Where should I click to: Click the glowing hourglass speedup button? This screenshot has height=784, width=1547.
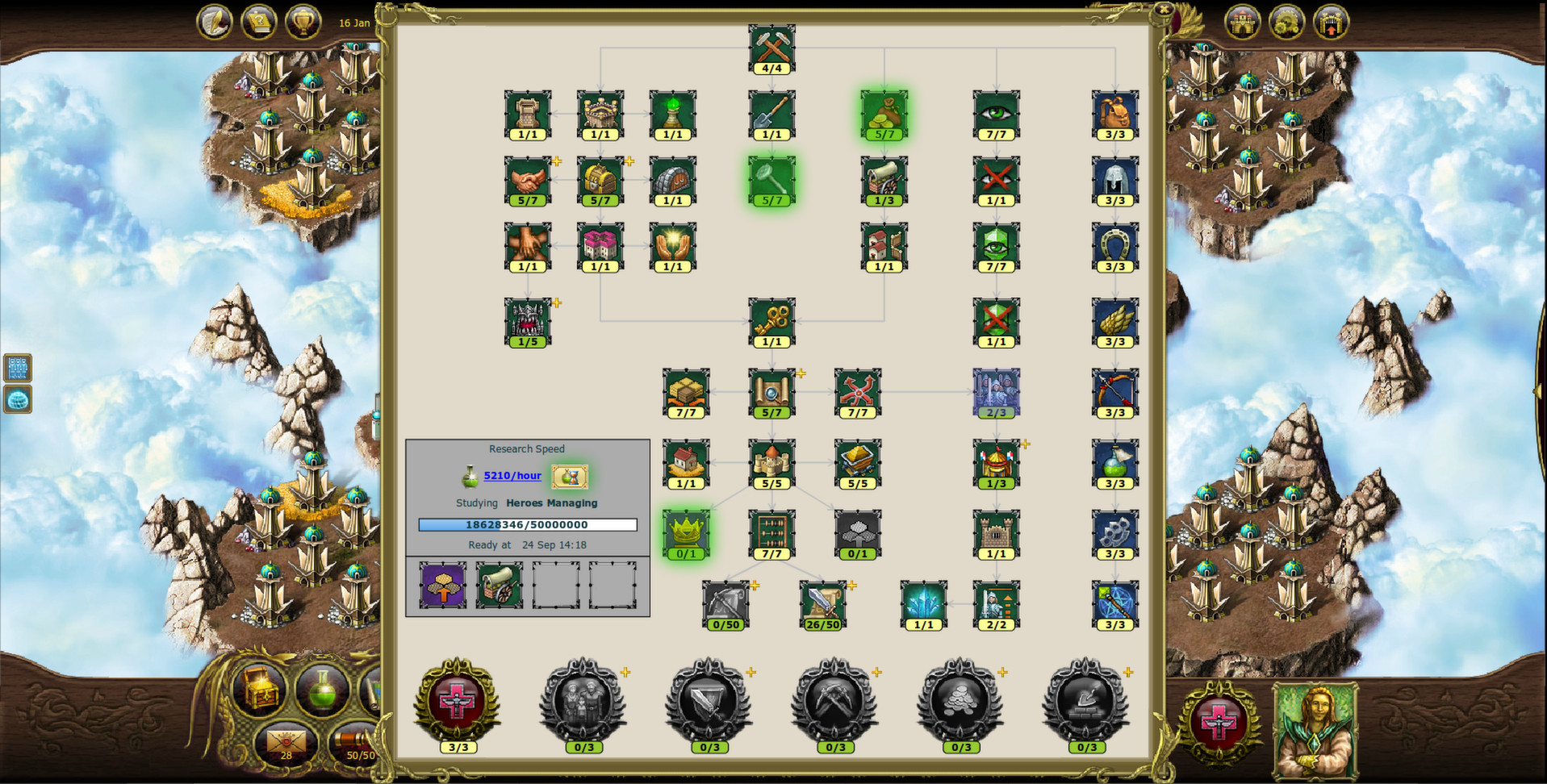tap(569, 476)
